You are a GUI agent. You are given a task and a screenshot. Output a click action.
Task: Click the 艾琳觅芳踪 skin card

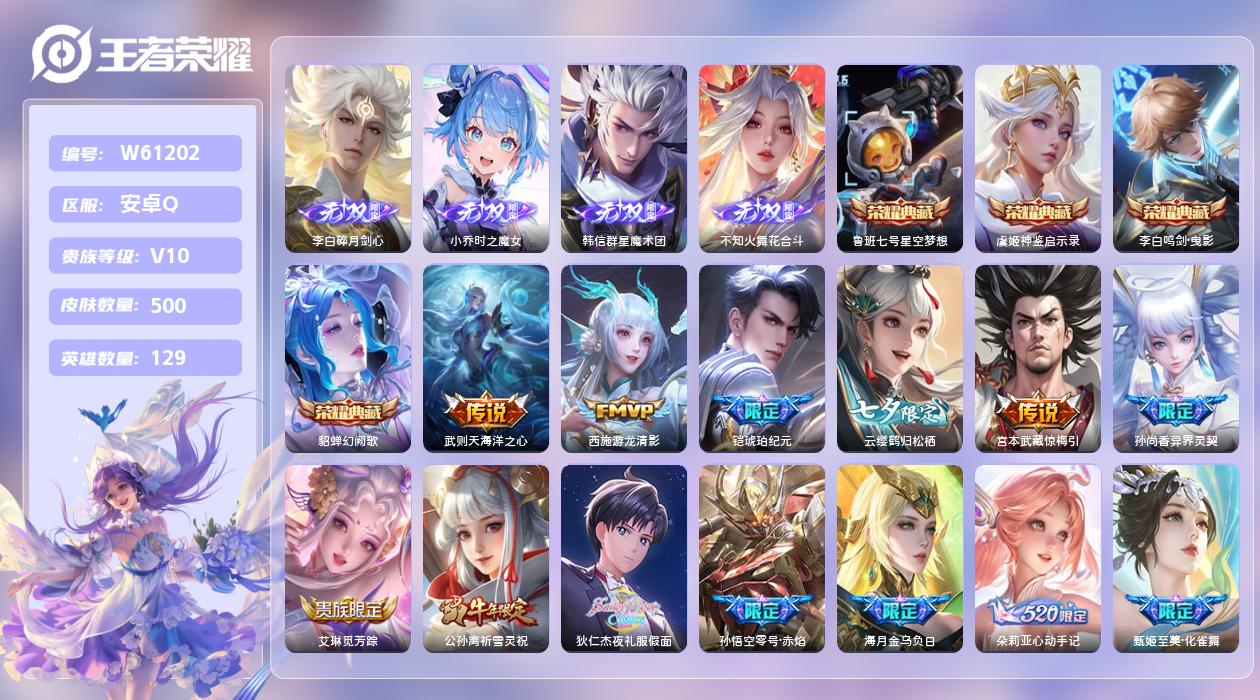[348, 558]
